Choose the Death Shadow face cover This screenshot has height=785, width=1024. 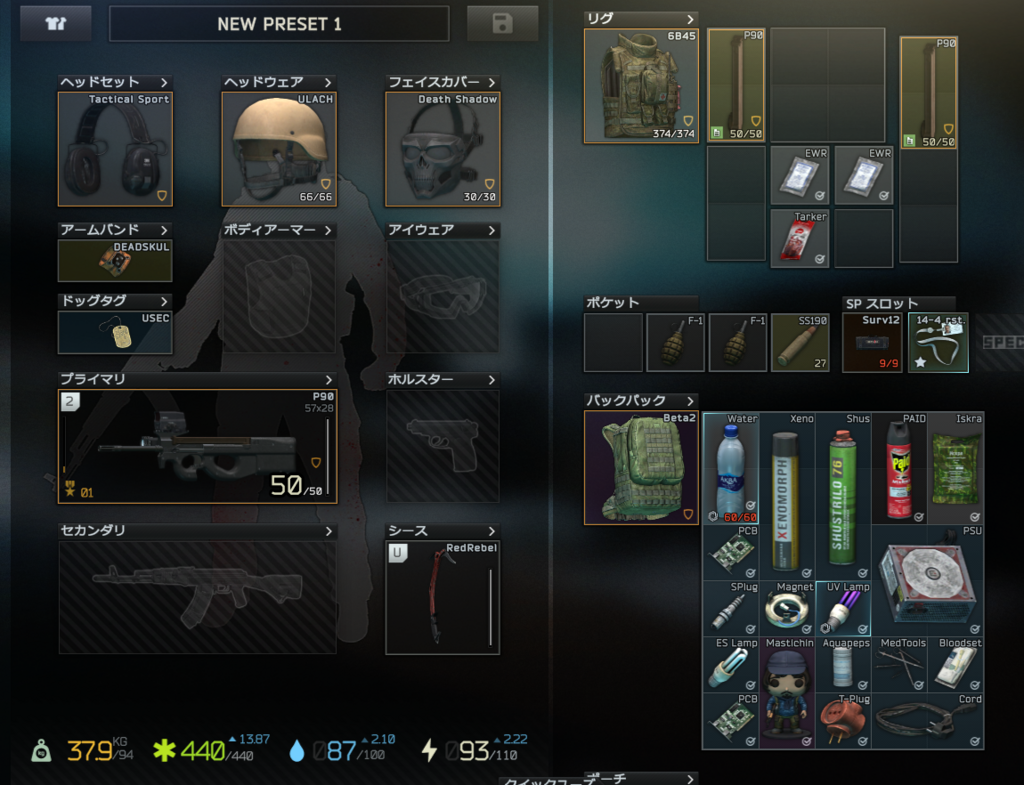coord(442,149)
